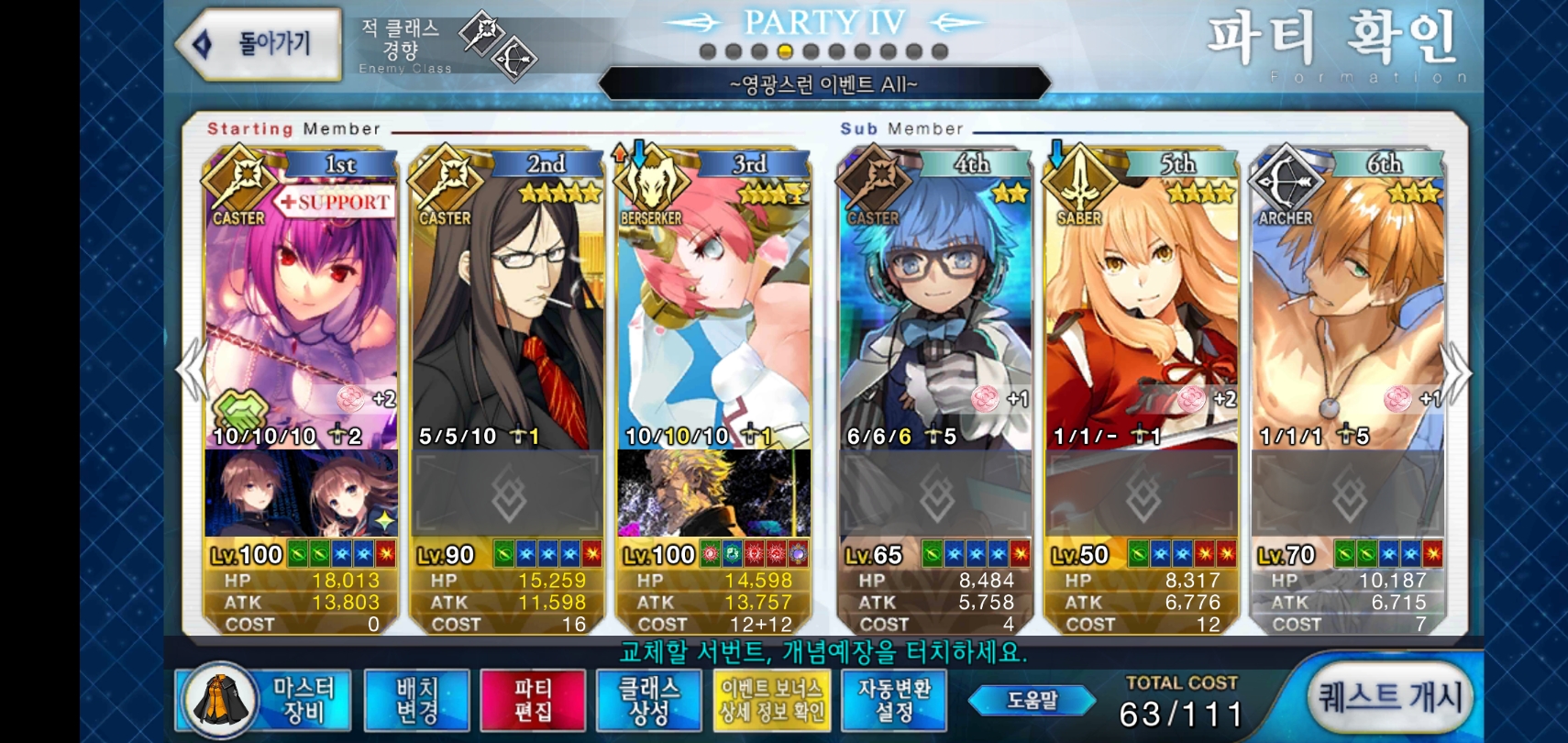
Task: Switch to the previous party with left arrow
Action: (191, 371)
